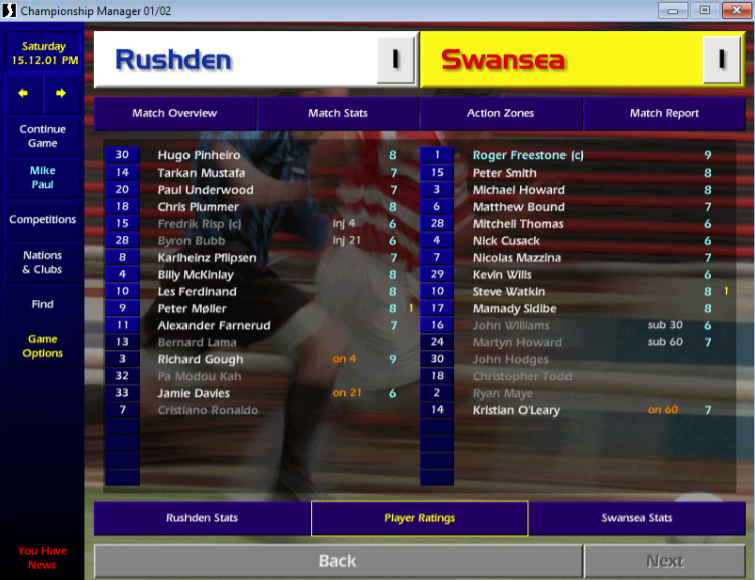Open the Match Overview tab

coord(174,113)
